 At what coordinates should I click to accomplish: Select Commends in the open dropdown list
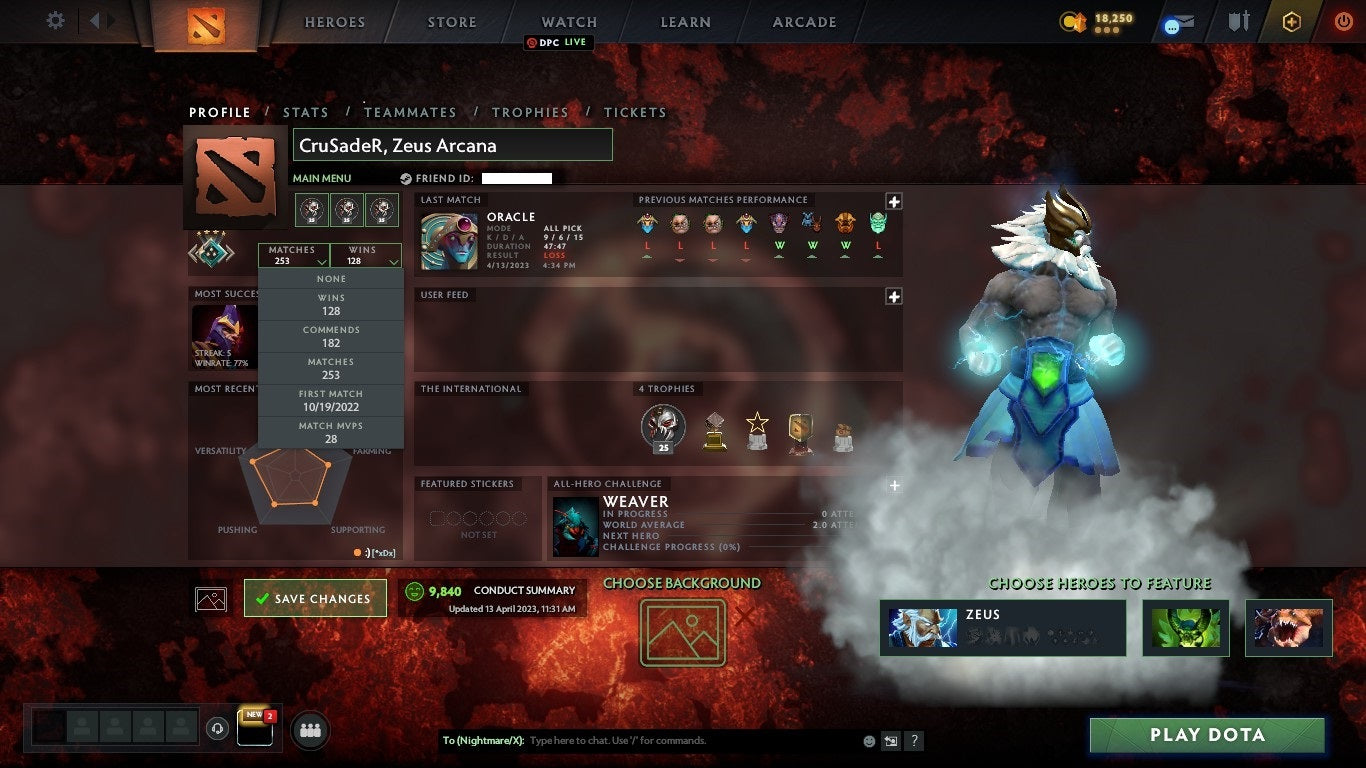coord(331,335)
